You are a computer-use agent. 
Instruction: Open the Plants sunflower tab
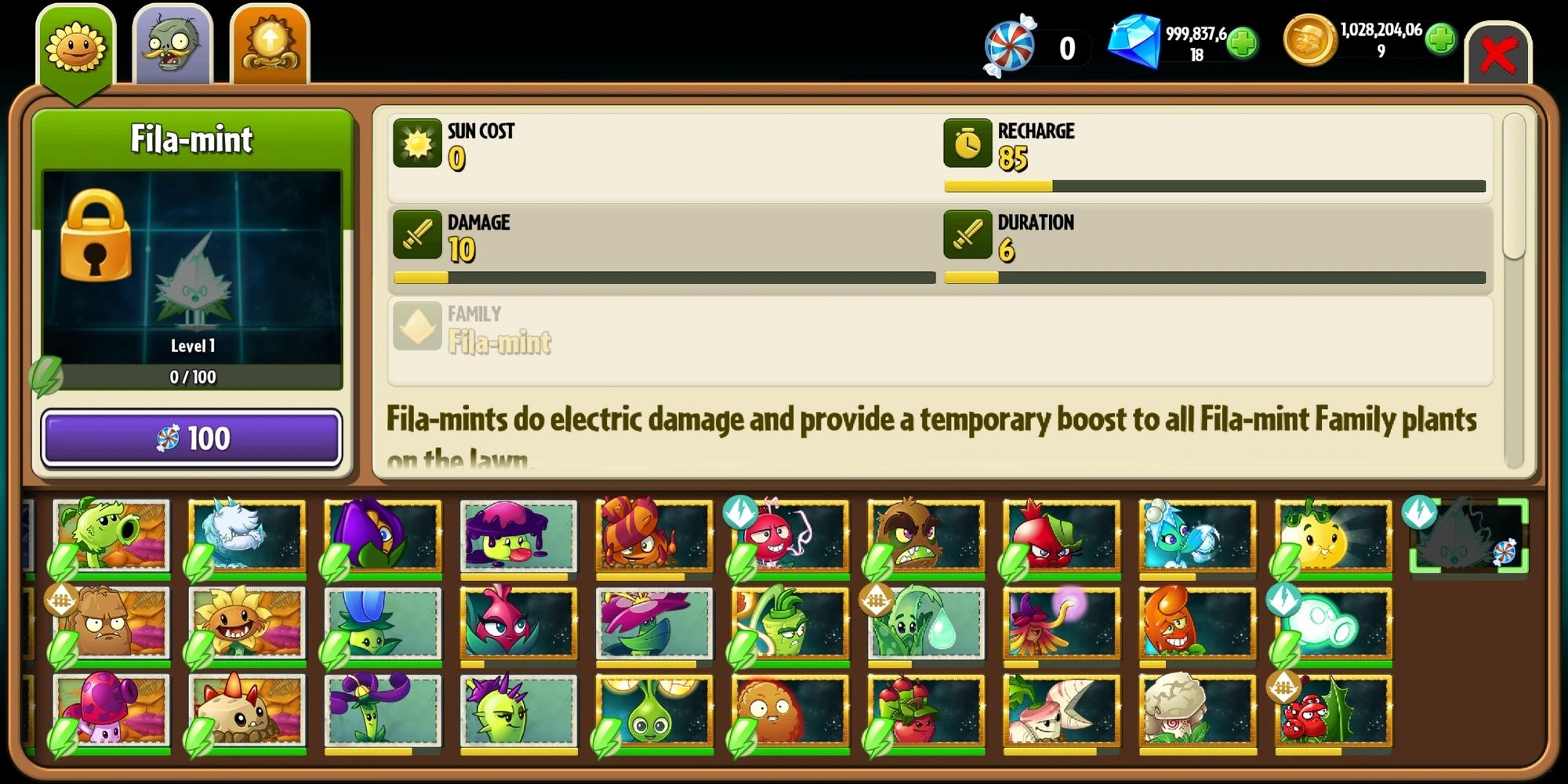76,43
